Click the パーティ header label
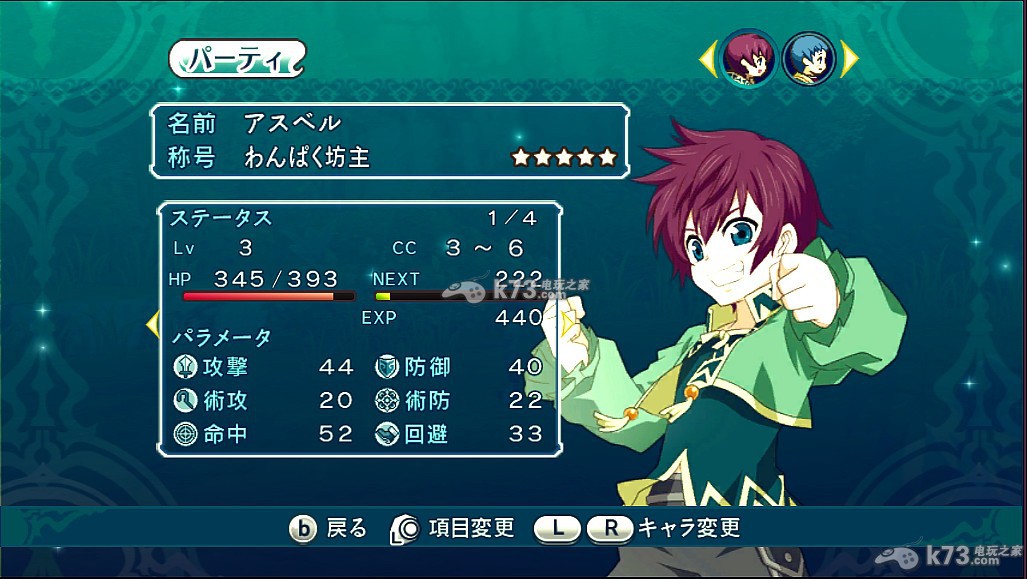 (x=236, y=58)
